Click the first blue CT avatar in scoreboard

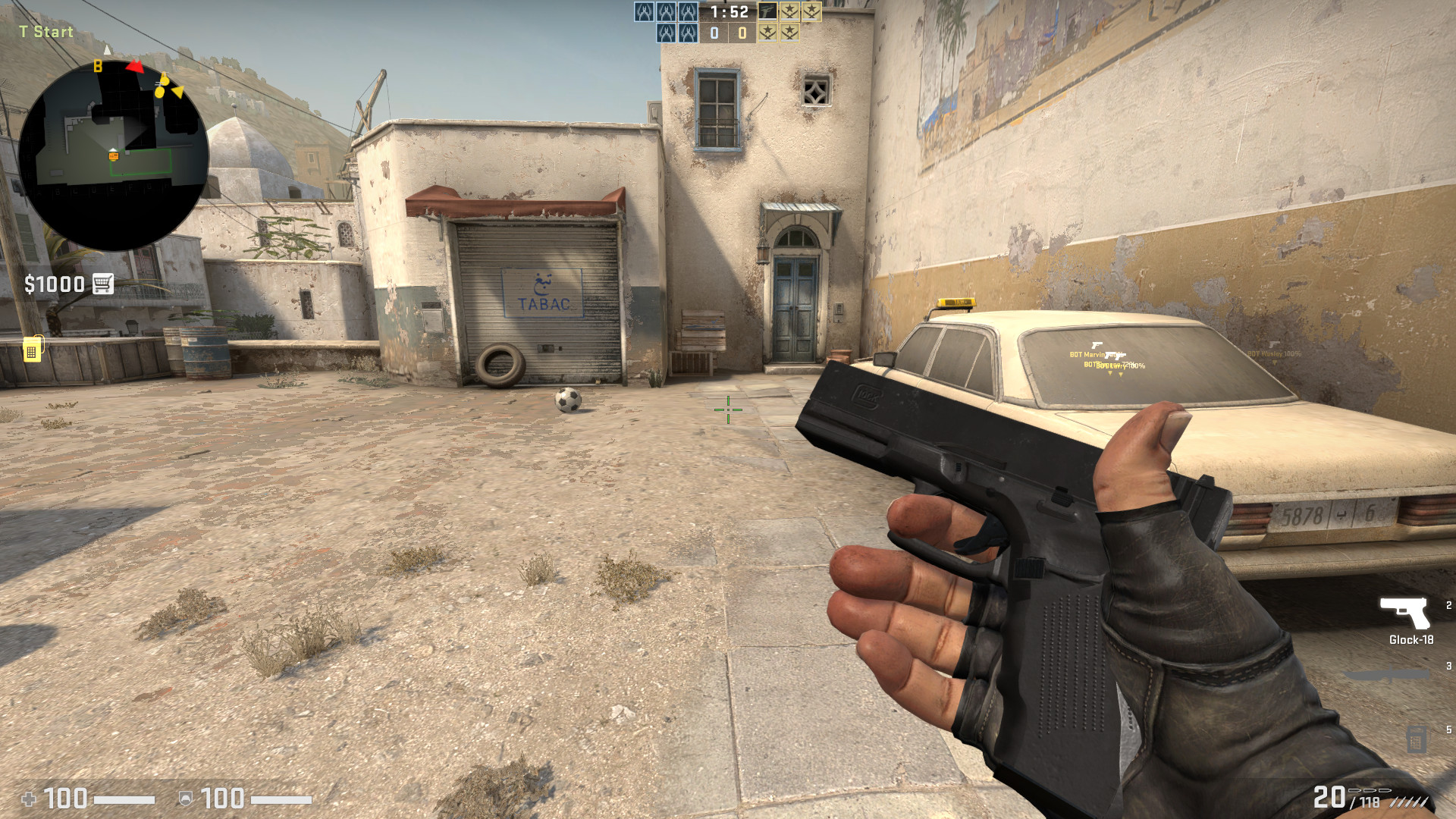pyautogui.click(x=644, y=11)
